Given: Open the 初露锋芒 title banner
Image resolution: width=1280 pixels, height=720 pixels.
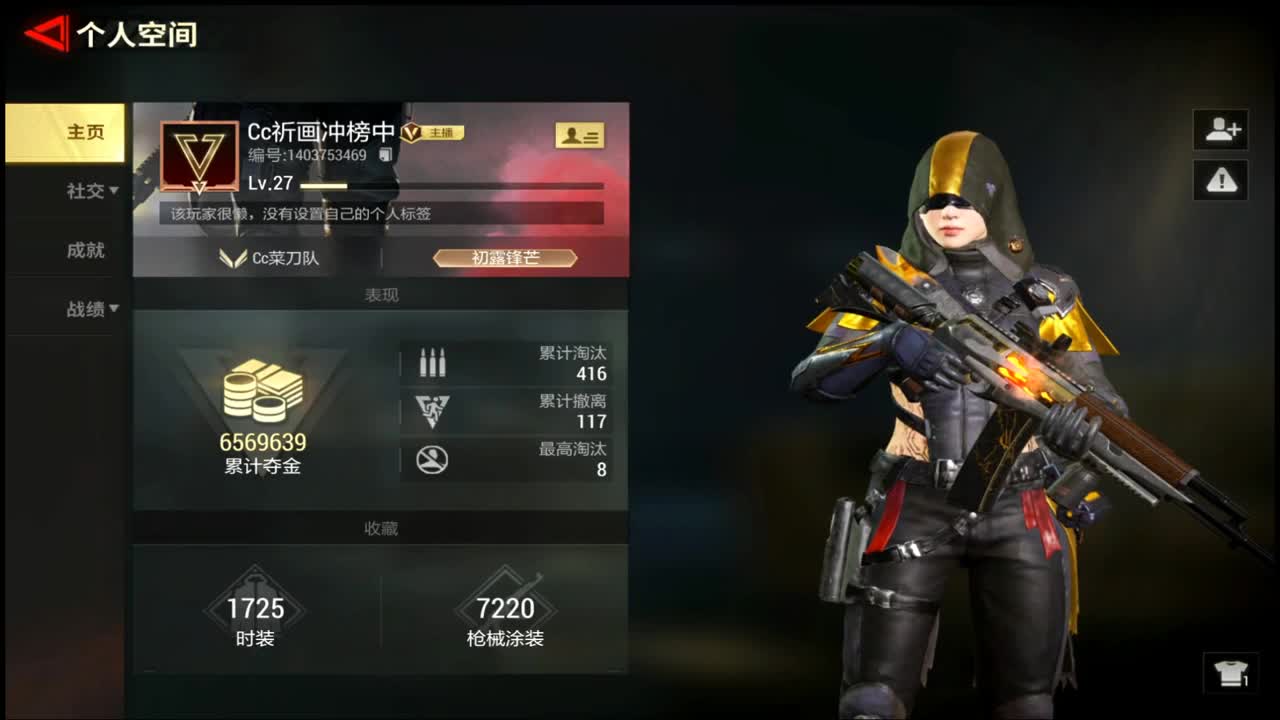Looking at the screenshot, I should click(505, 258).
